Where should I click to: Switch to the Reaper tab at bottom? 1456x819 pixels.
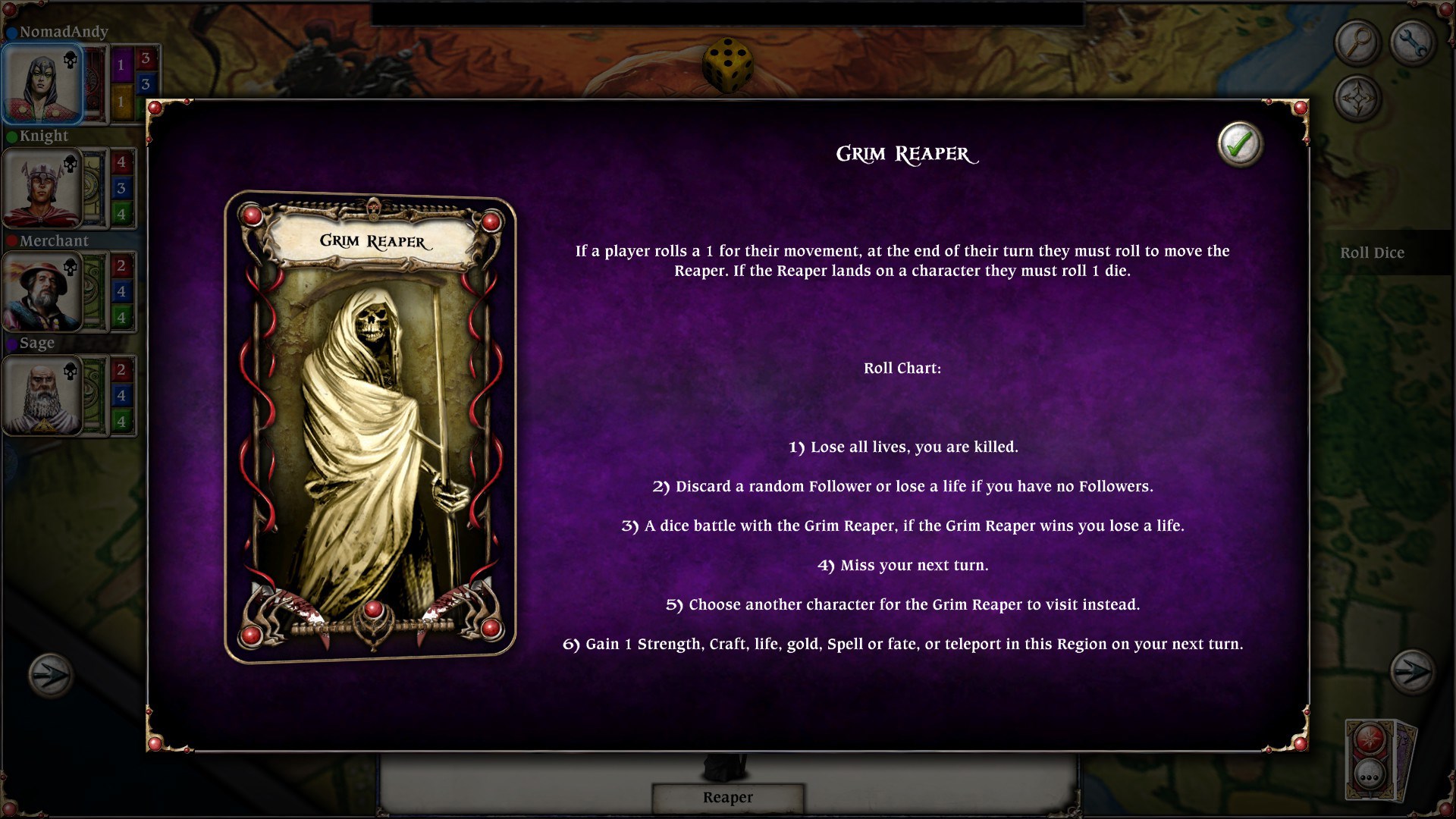pyautogui.click(x=727, y=798)
